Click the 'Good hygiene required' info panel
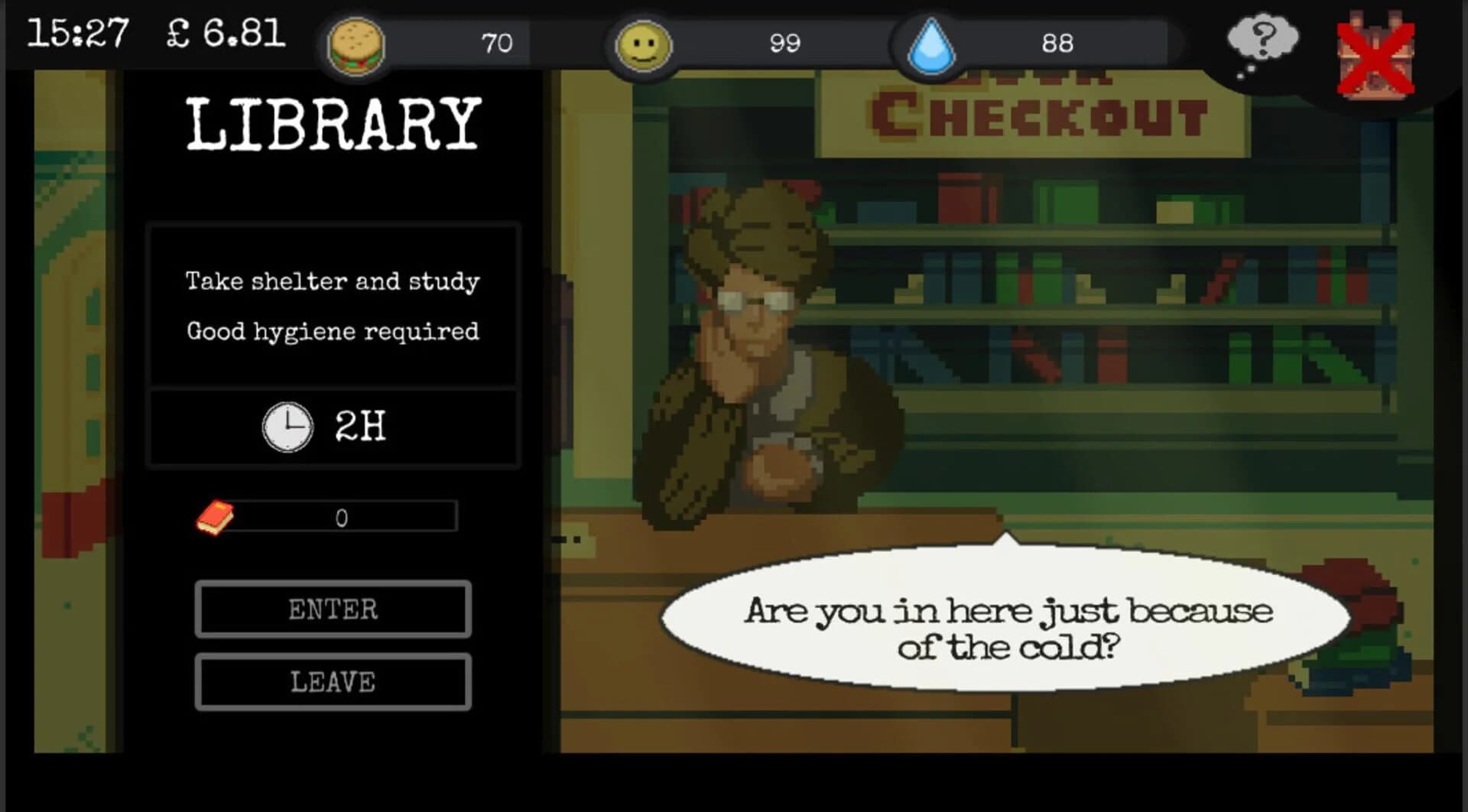 pyautogui.click(x=334, y=306)
